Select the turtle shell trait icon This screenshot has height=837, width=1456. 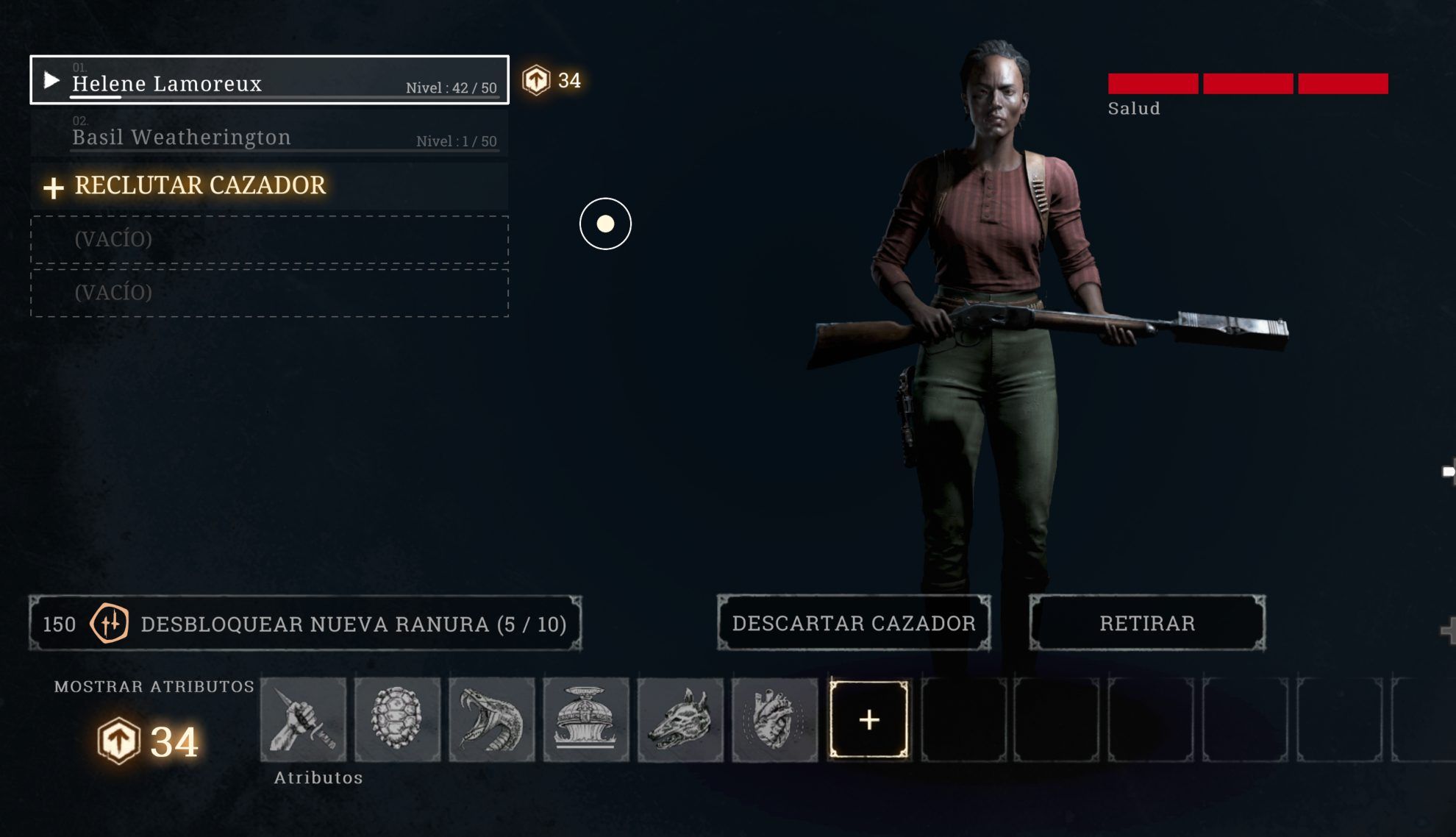397,719
